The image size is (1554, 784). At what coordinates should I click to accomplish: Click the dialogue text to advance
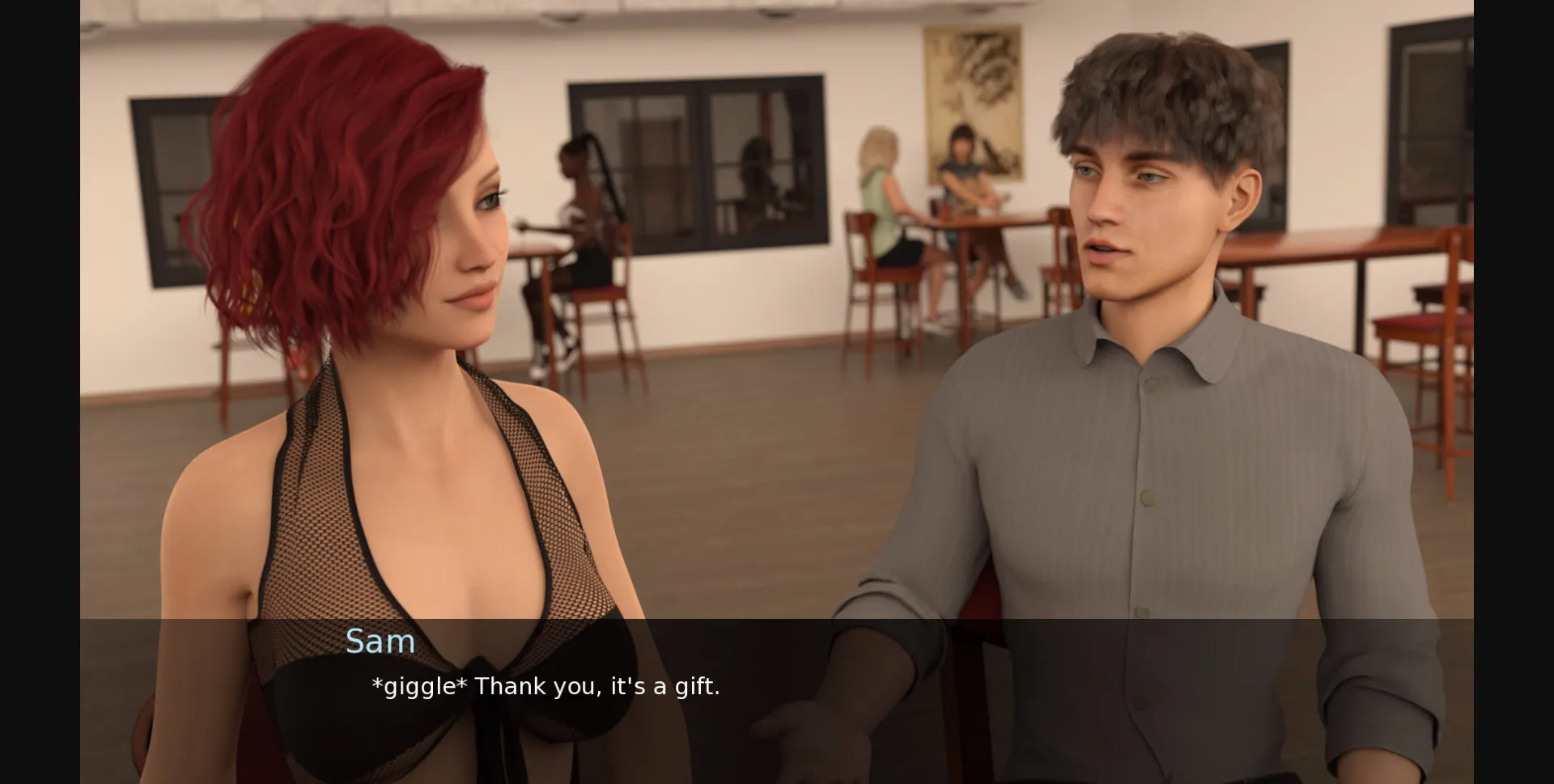tap(544, 686)
